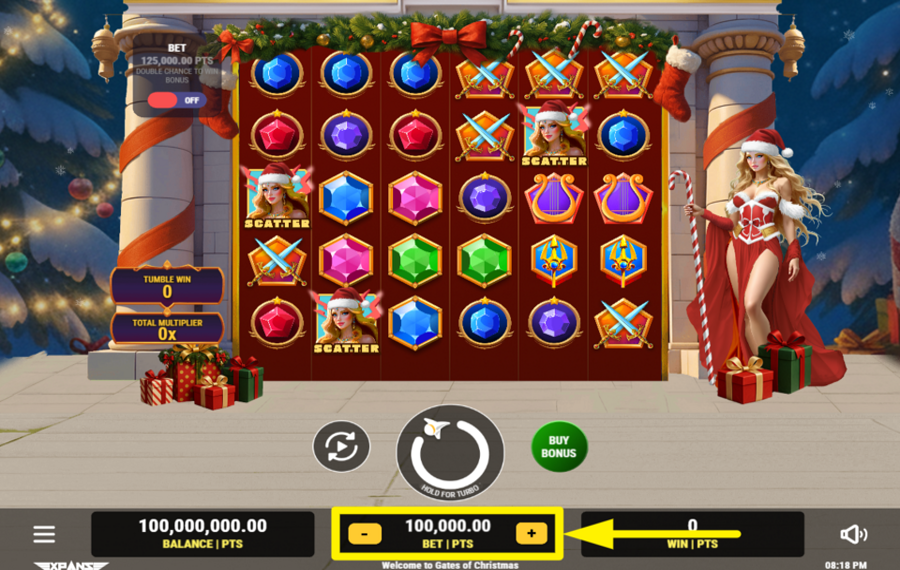
Task: Open the hamburger menu
Action: tap(44, 534)
